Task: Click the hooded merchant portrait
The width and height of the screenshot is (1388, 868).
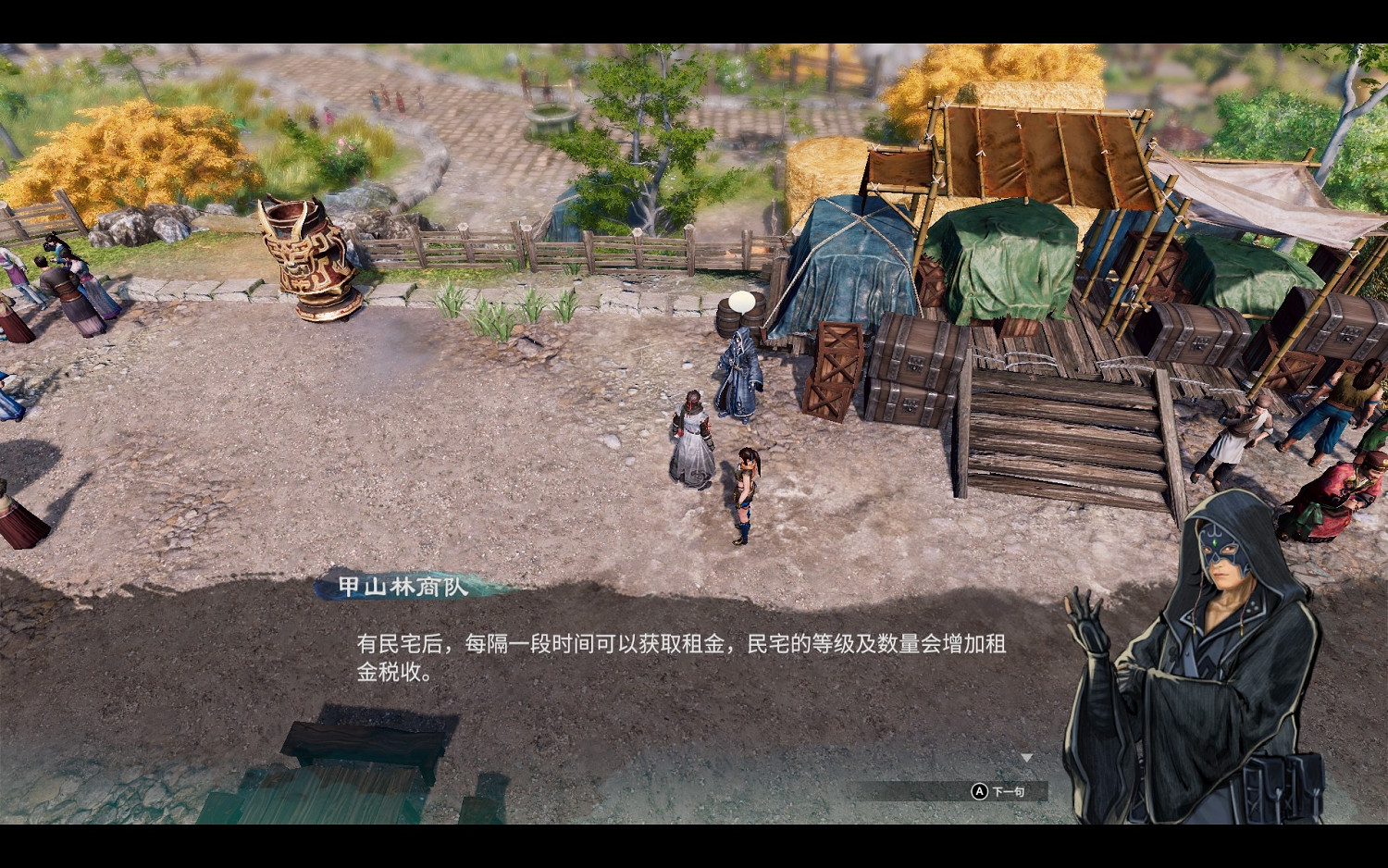Action: tap(1221, 629)
